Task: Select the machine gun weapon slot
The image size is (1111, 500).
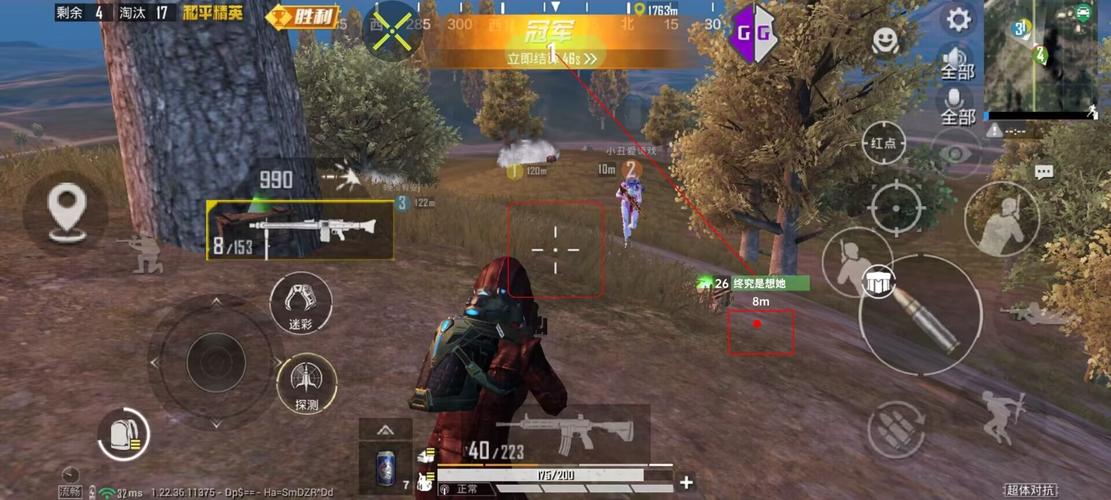Action: pyautogui.click(x=300, y=231)
